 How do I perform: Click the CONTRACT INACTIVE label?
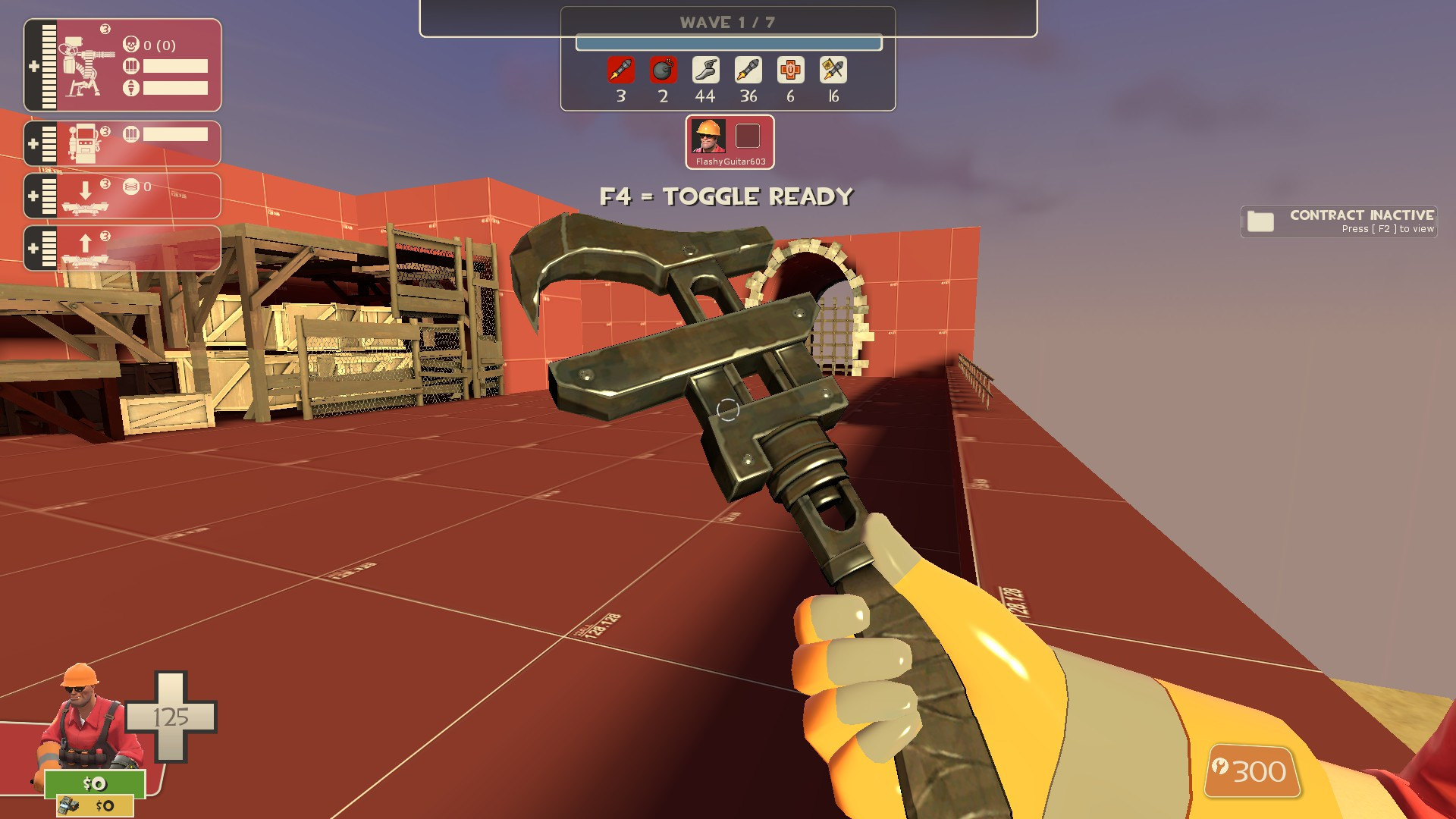click(x=1362, y=216)
